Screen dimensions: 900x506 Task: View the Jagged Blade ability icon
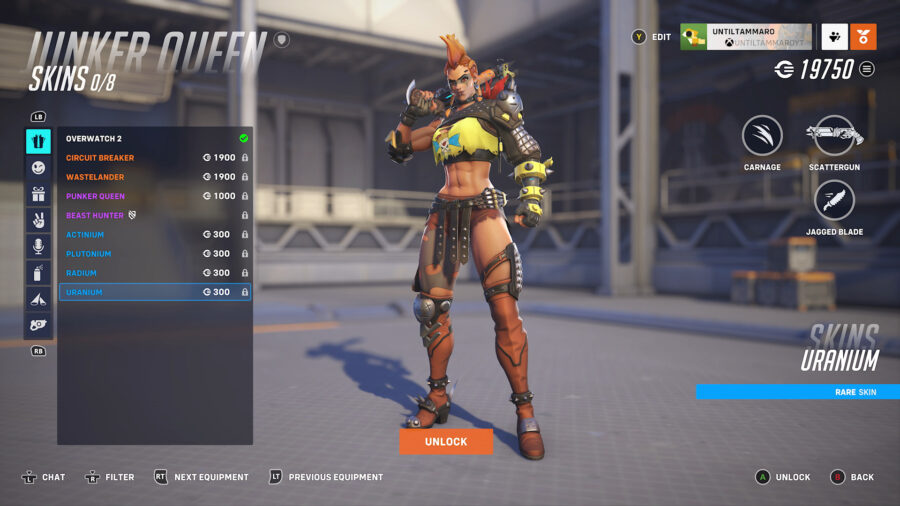pos(834,201)
